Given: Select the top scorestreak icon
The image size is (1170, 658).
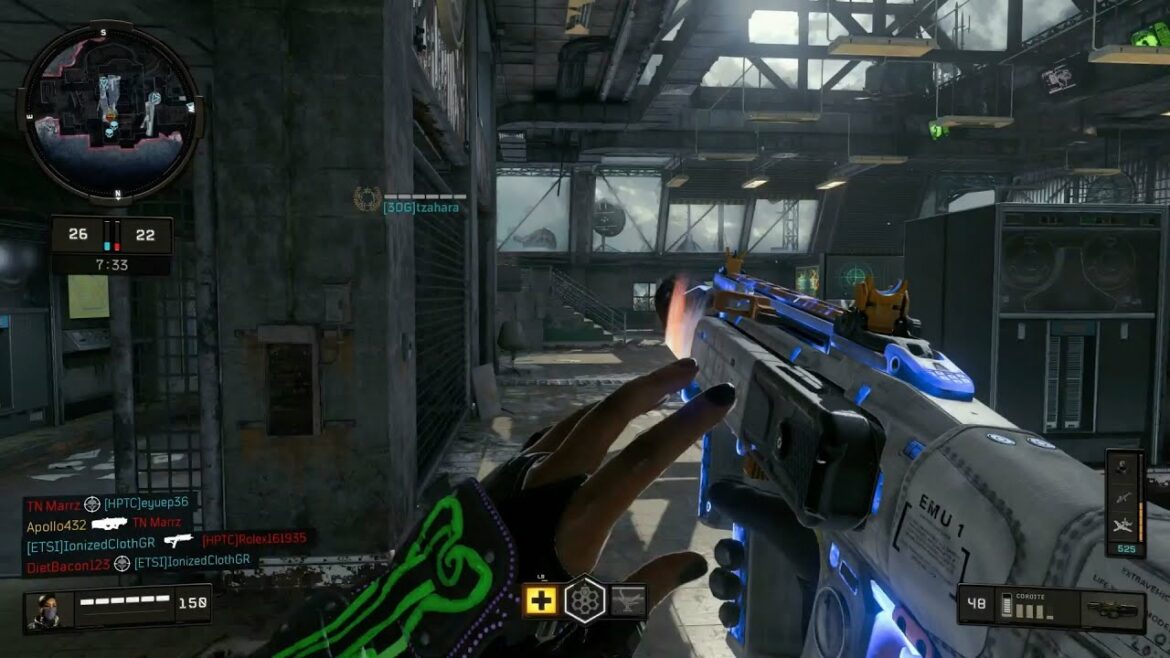Looking at the screenshot, I should [1124, 466].
